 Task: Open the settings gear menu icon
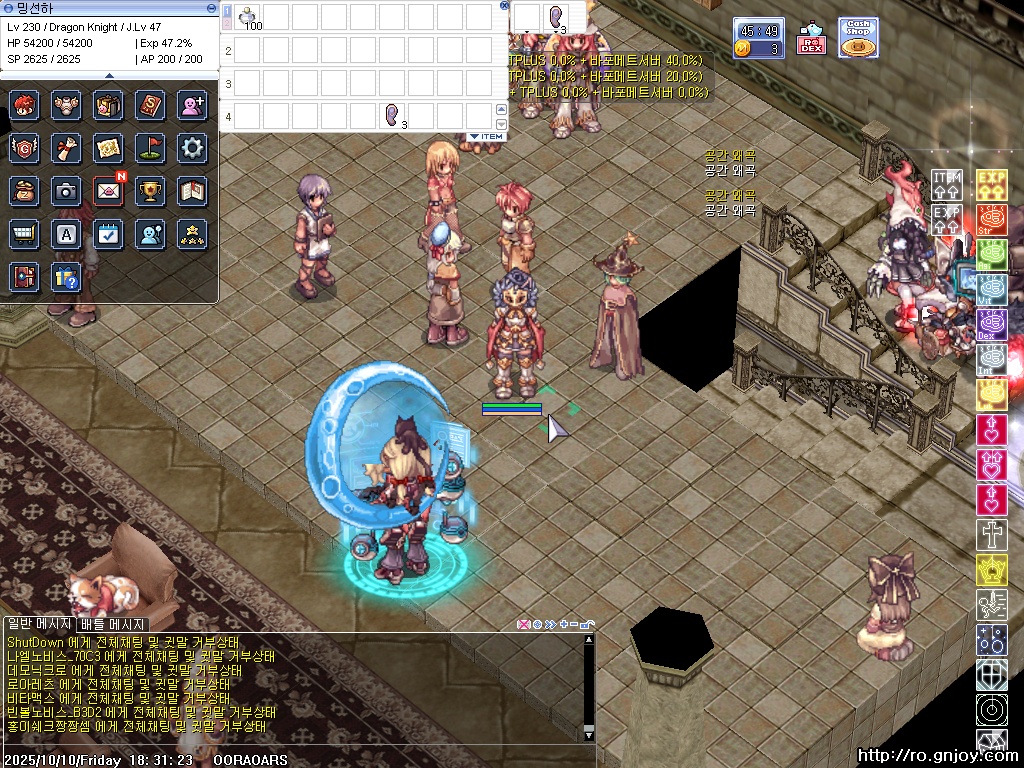tap(192, 148)
